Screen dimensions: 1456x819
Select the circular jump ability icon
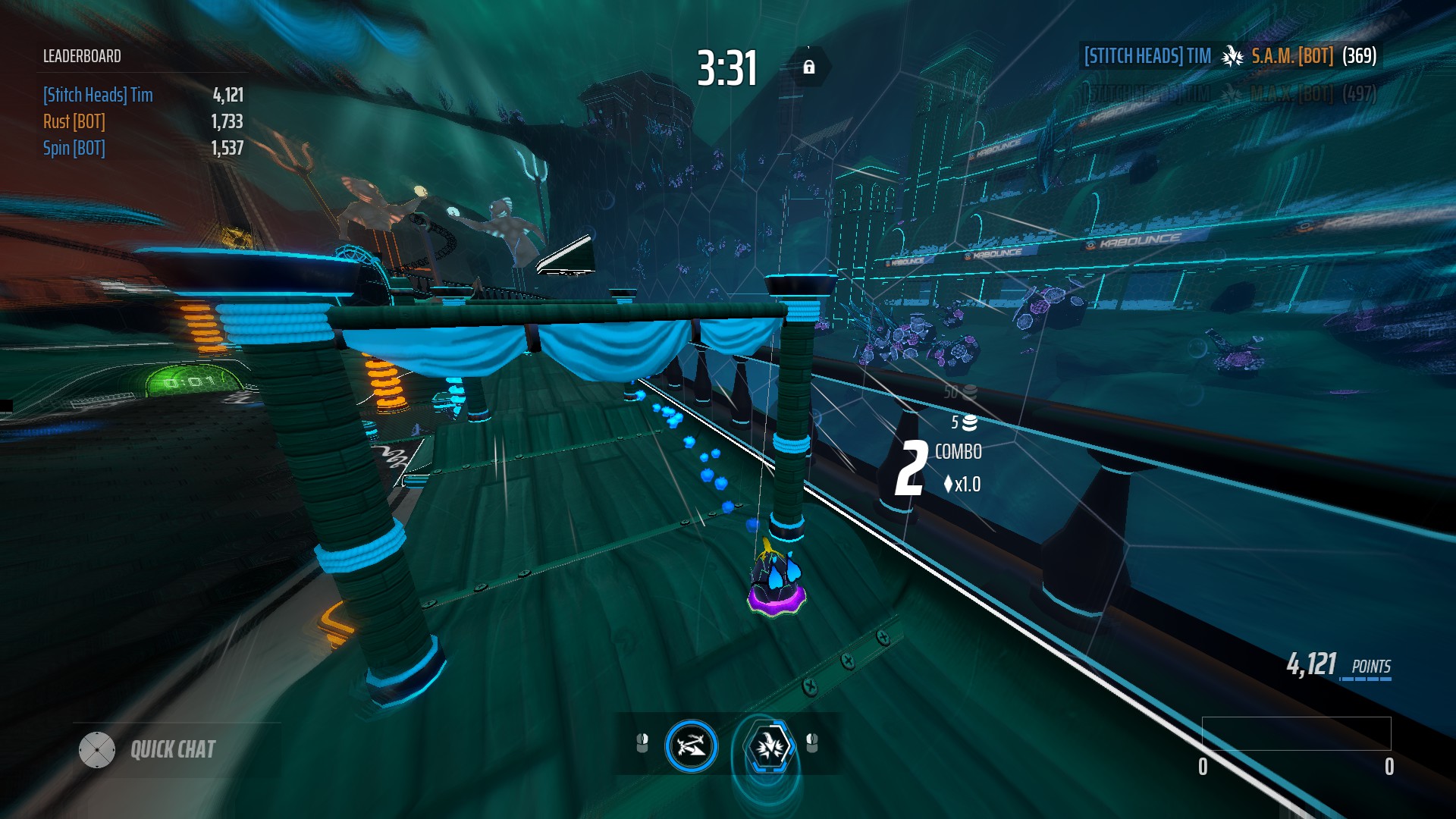click(691, 746)
